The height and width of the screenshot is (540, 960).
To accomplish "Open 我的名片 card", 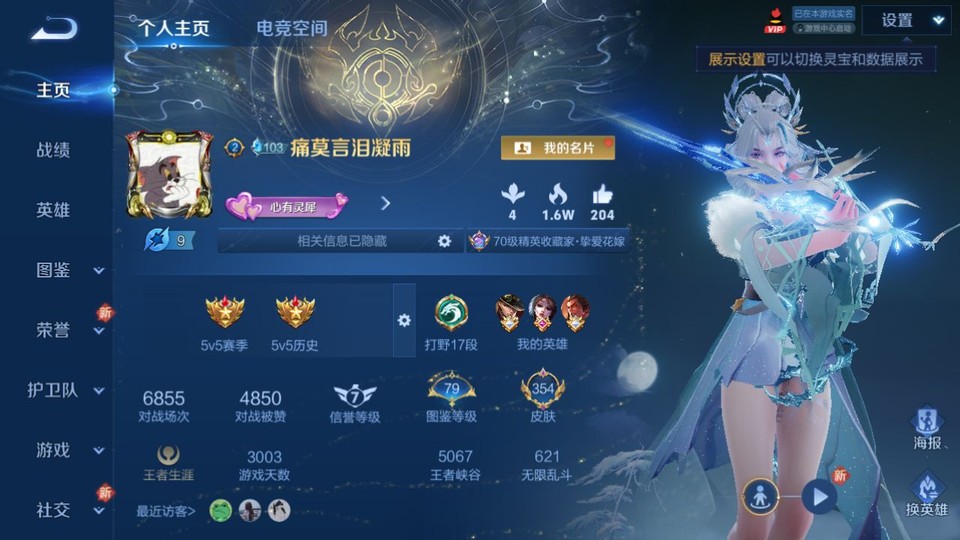I will pos(557,148).
